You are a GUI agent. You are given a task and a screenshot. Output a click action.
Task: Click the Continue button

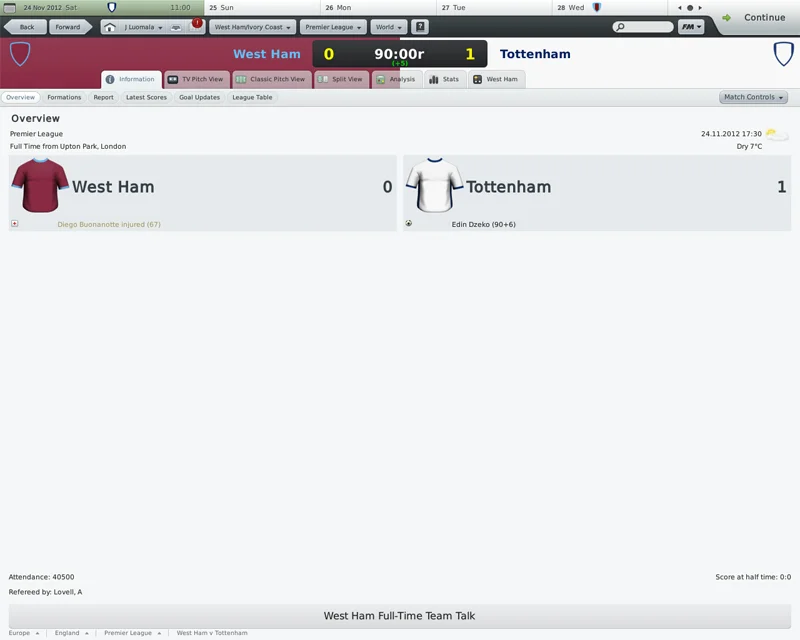(755, 18)
